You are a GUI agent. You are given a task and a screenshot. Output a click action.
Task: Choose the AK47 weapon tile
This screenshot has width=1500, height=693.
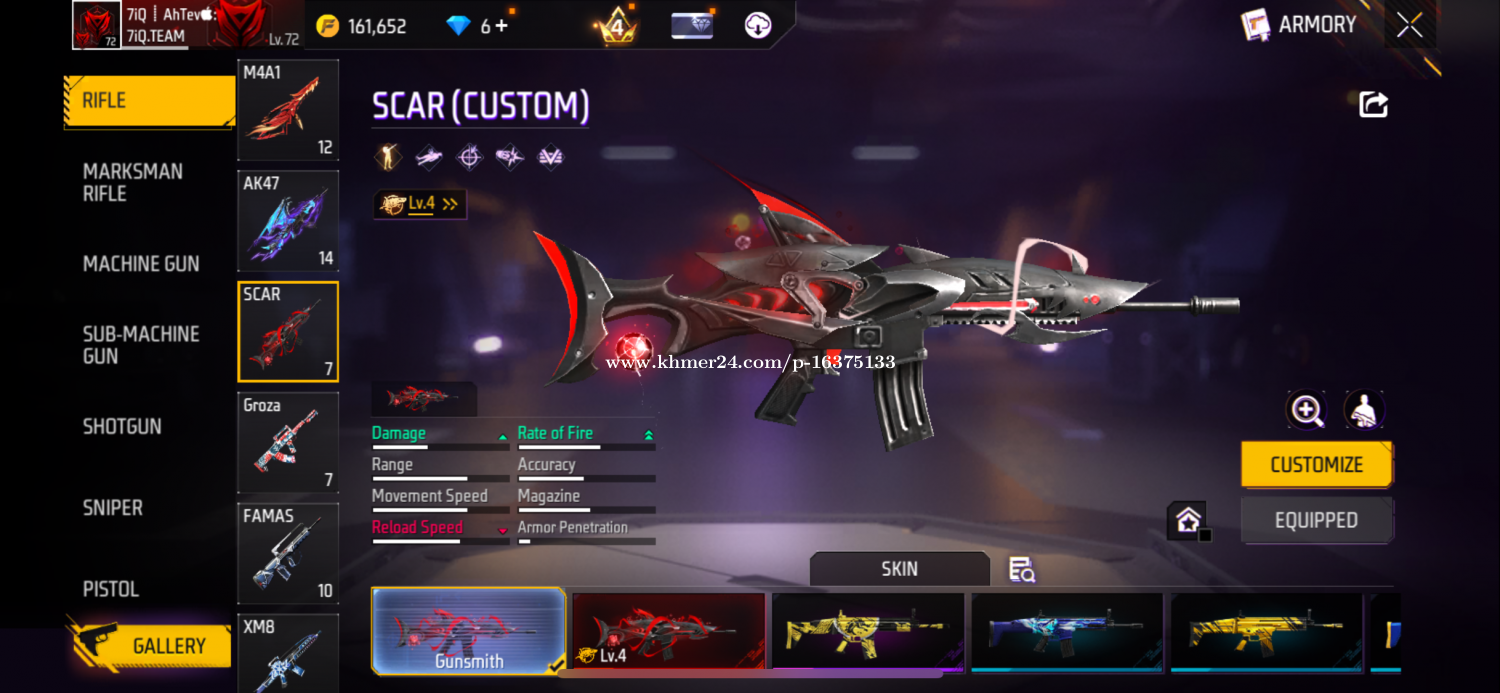click(x=288, y=221)
